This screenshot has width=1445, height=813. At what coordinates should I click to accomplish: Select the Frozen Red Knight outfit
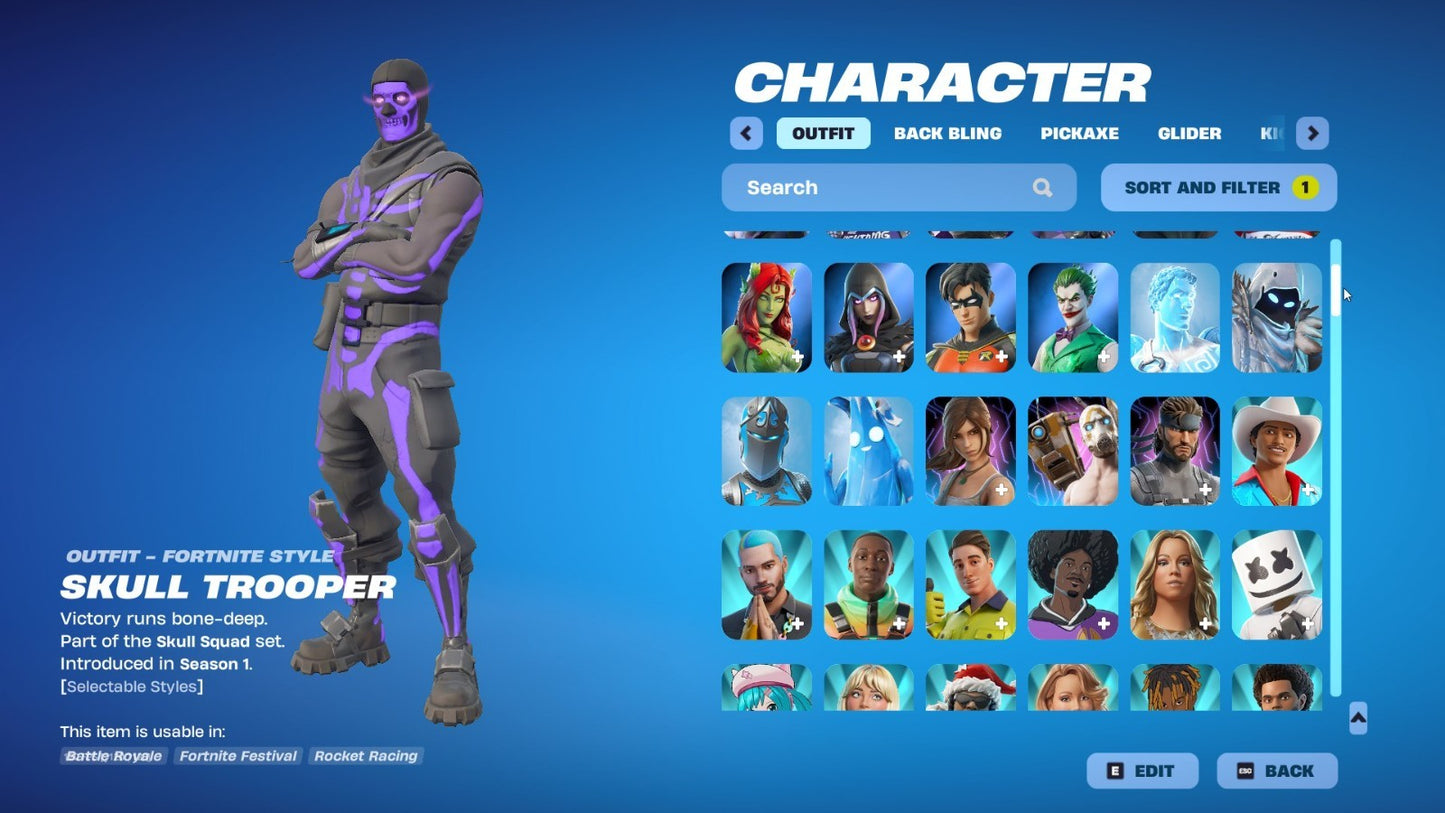[766, 451]
